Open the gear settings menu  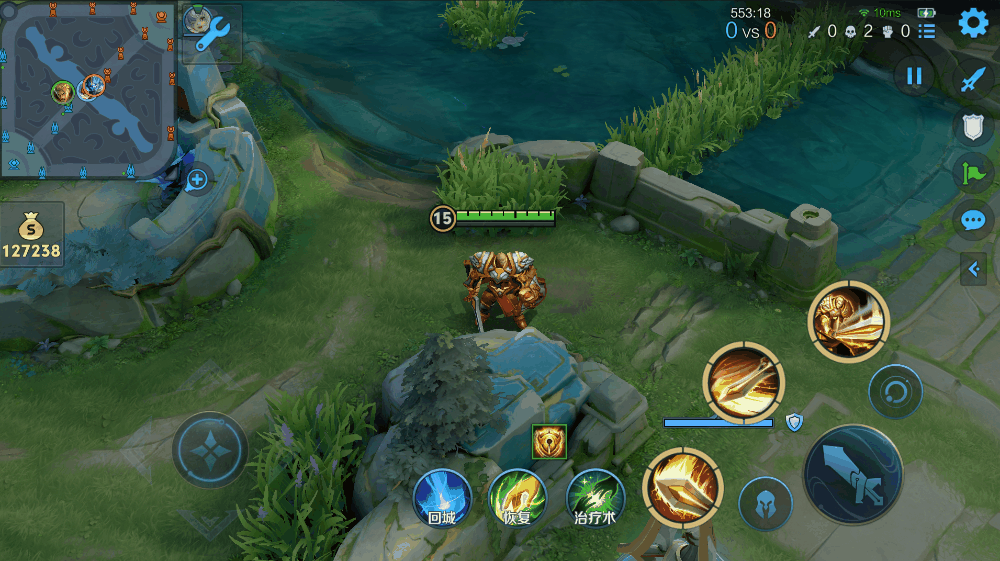click(x=973, y=22)
